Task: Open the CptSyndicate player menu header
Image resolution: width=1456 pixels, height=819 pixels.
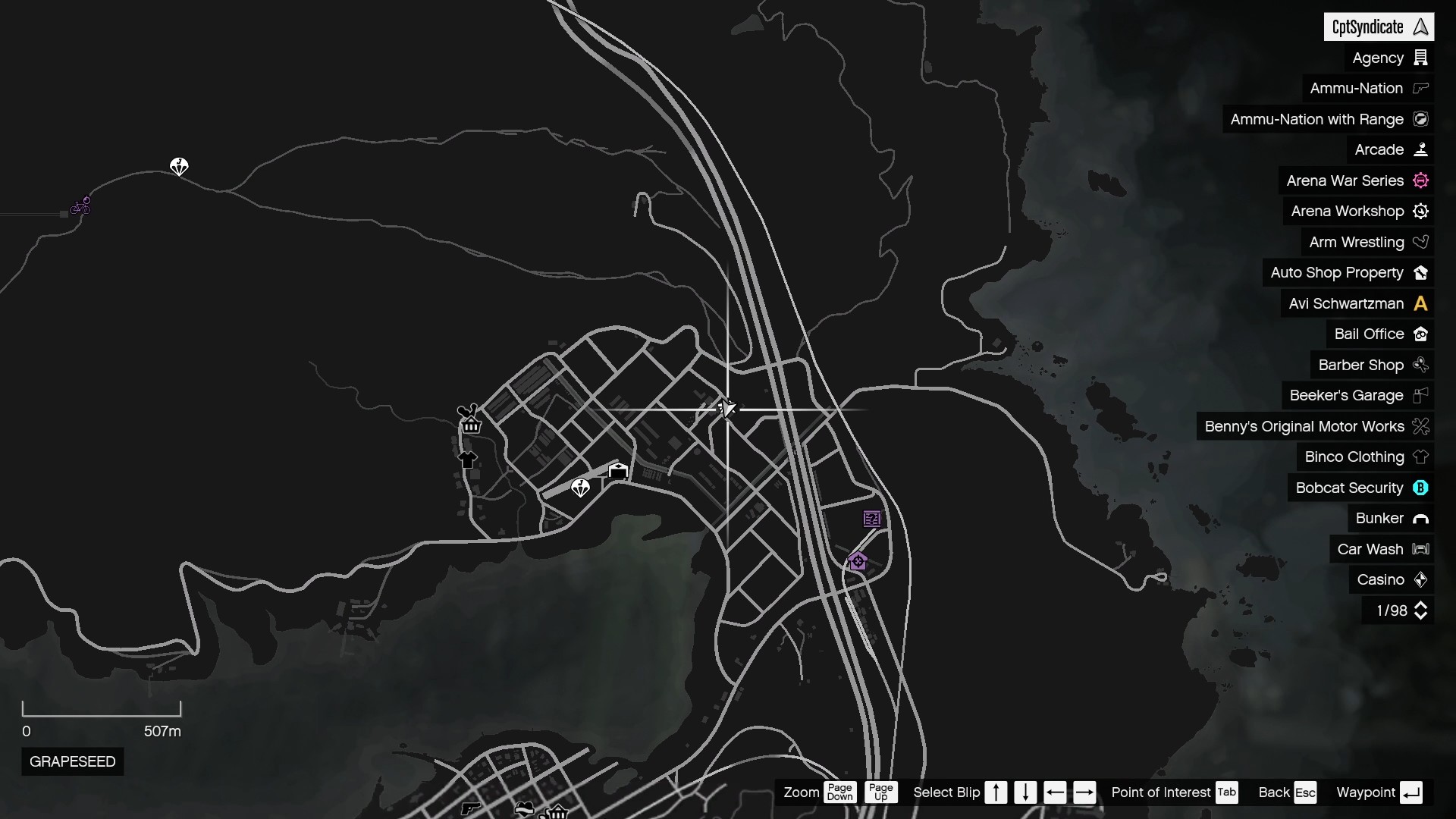Action: point(1379,27)
